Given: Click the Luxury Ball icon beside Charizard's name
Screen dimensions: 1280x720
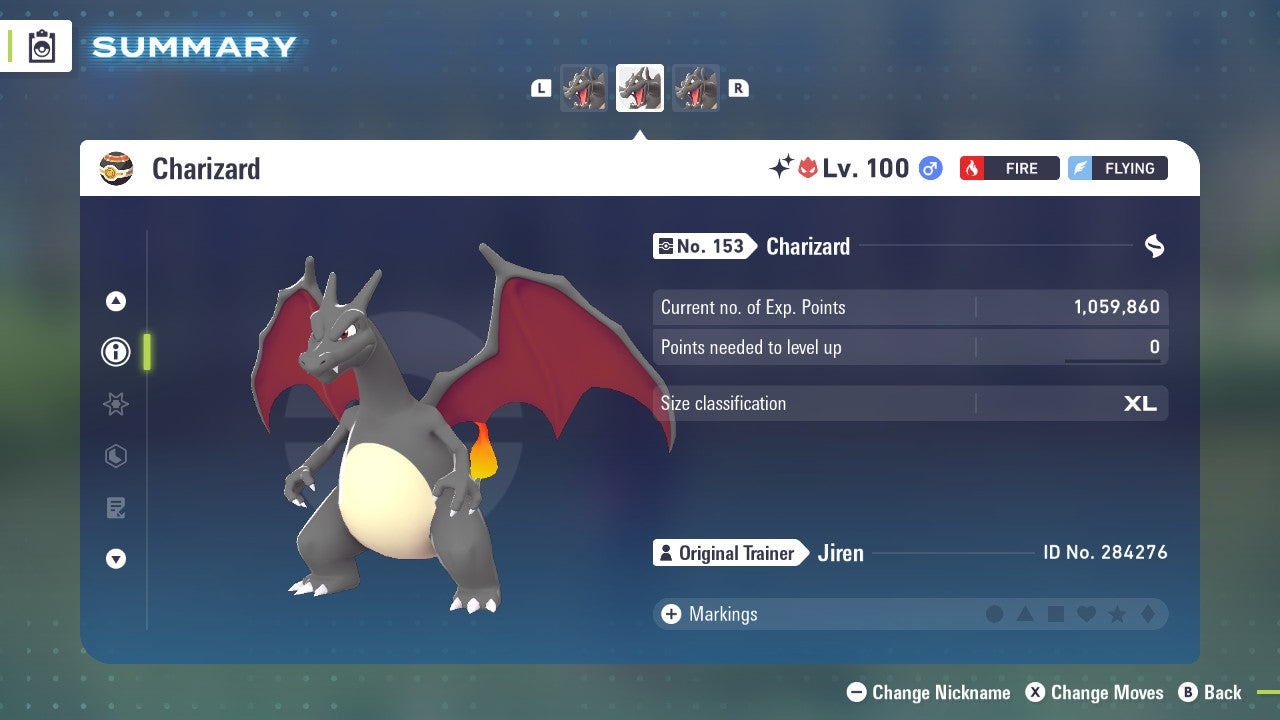Looking at the screenshot, I should pyautogui.click(x=117, y=168).
